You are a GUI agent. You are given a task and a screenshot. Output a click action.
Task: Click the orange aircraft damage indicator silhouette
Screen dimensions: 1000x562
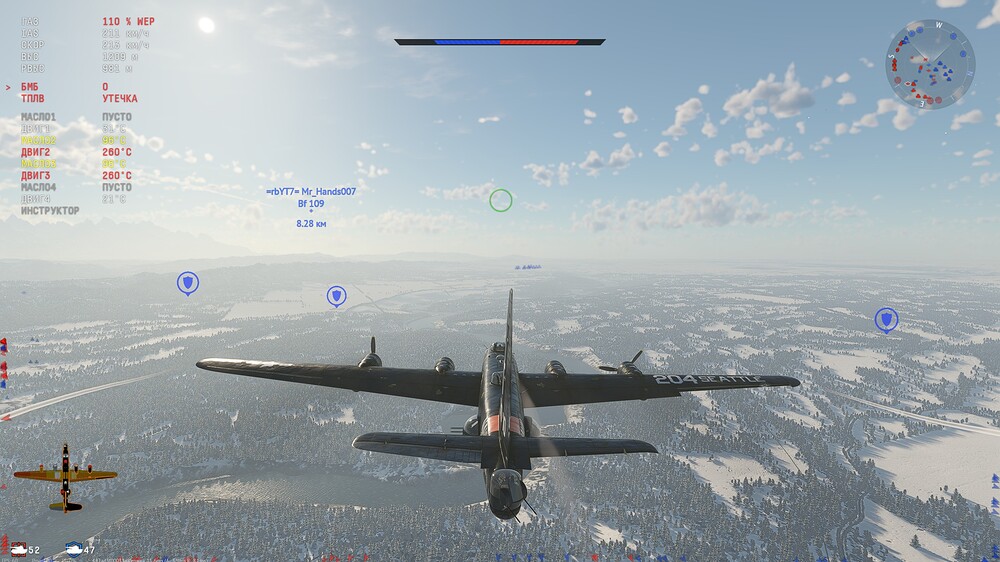[65, 477]
